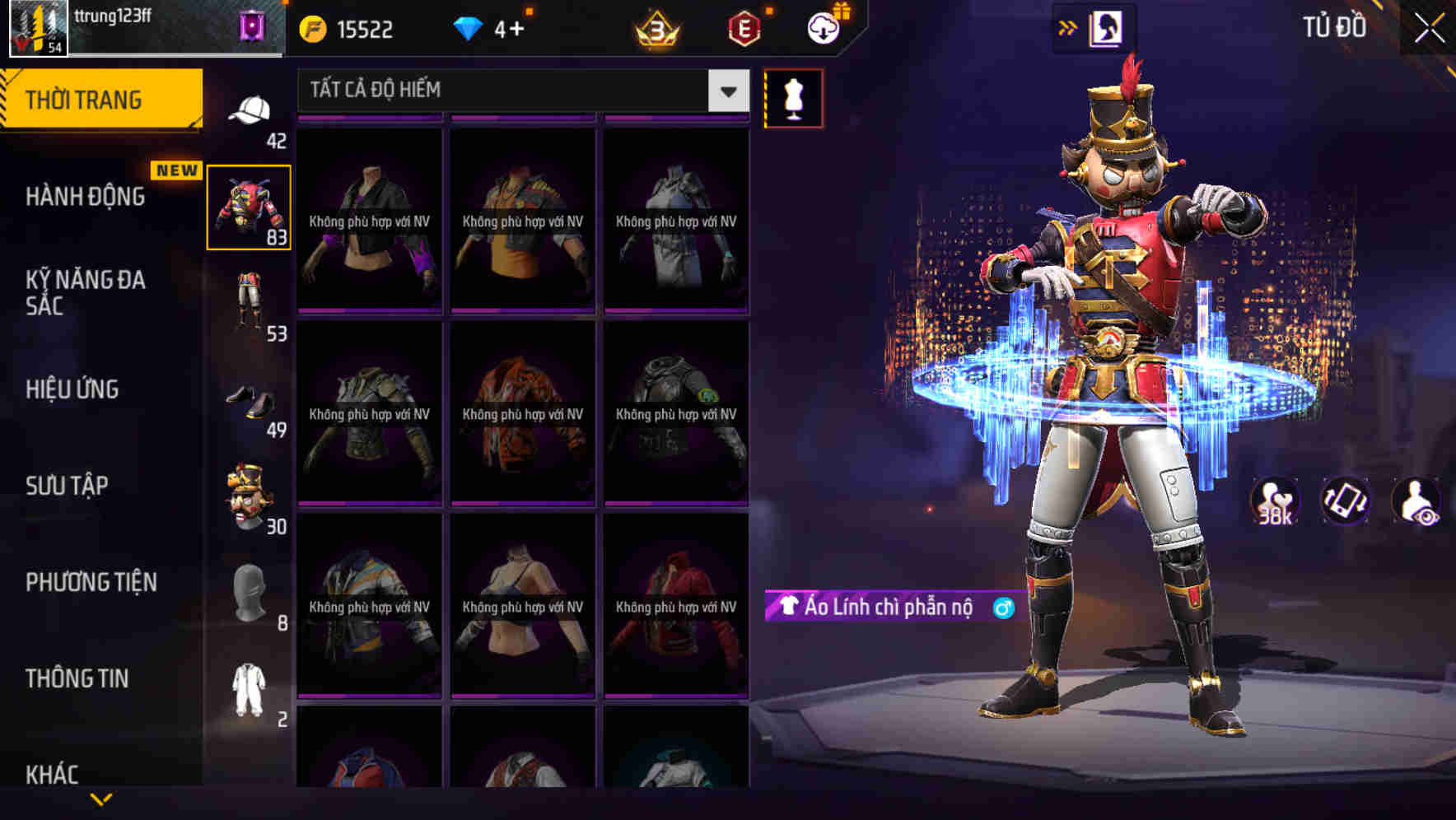Expand the chevron below KHÁC section
The width and height of the screenshot is (1456, 820).
101,798
